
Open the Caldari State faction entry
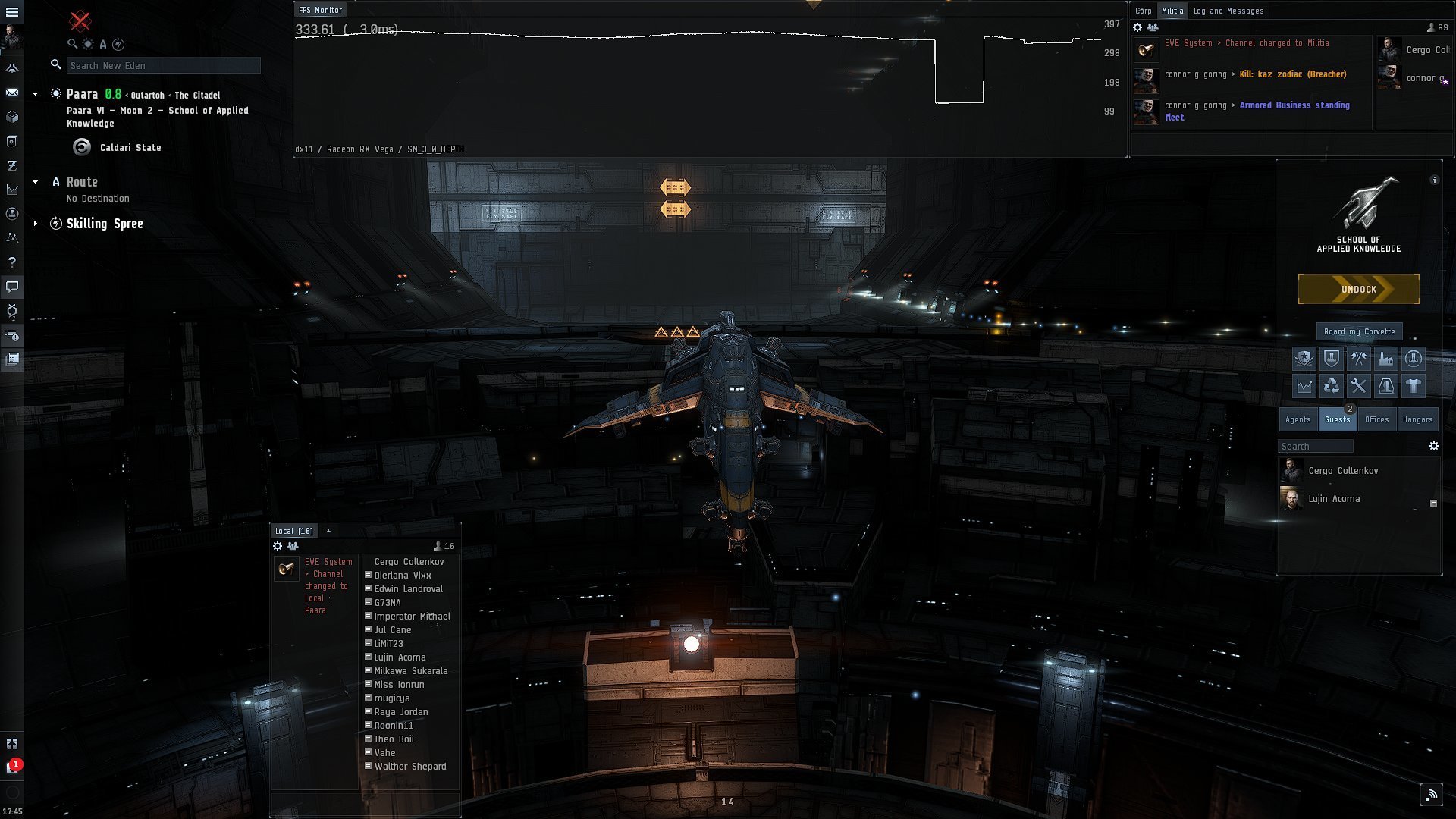point(130,148)
